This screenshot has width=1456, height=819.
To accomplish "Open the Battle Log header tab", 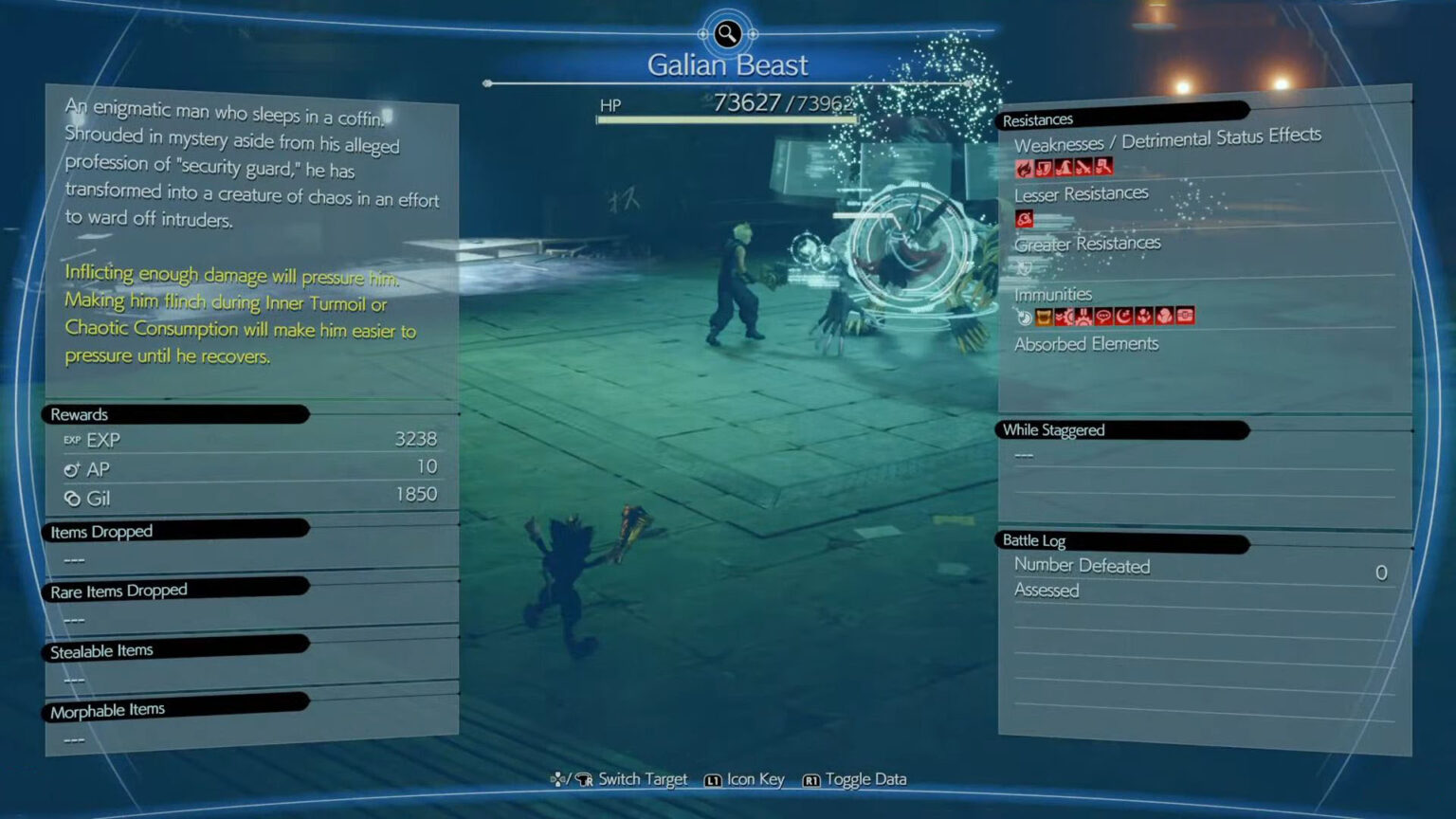I will [x=1034, y=541].
